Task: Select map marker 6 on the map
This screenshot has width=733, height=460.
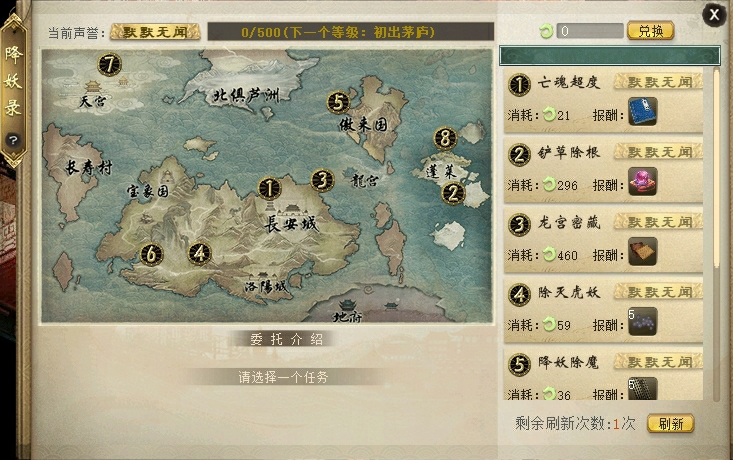Action: tap(151, 254)
